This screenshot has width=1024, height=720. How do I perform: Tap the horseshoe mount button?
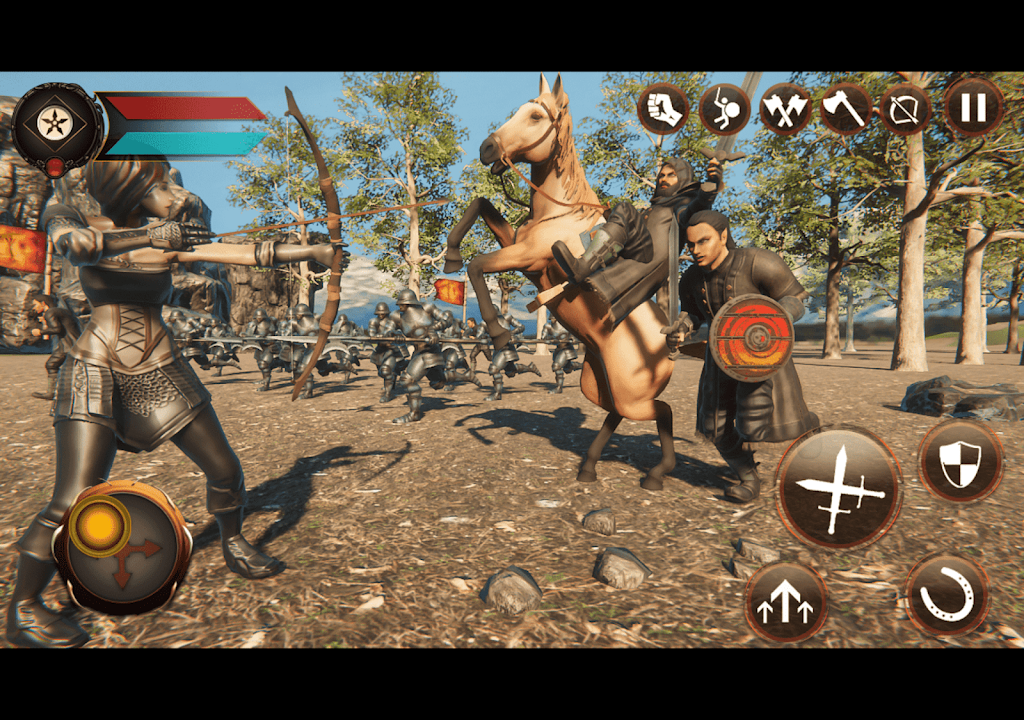point(946,594)
